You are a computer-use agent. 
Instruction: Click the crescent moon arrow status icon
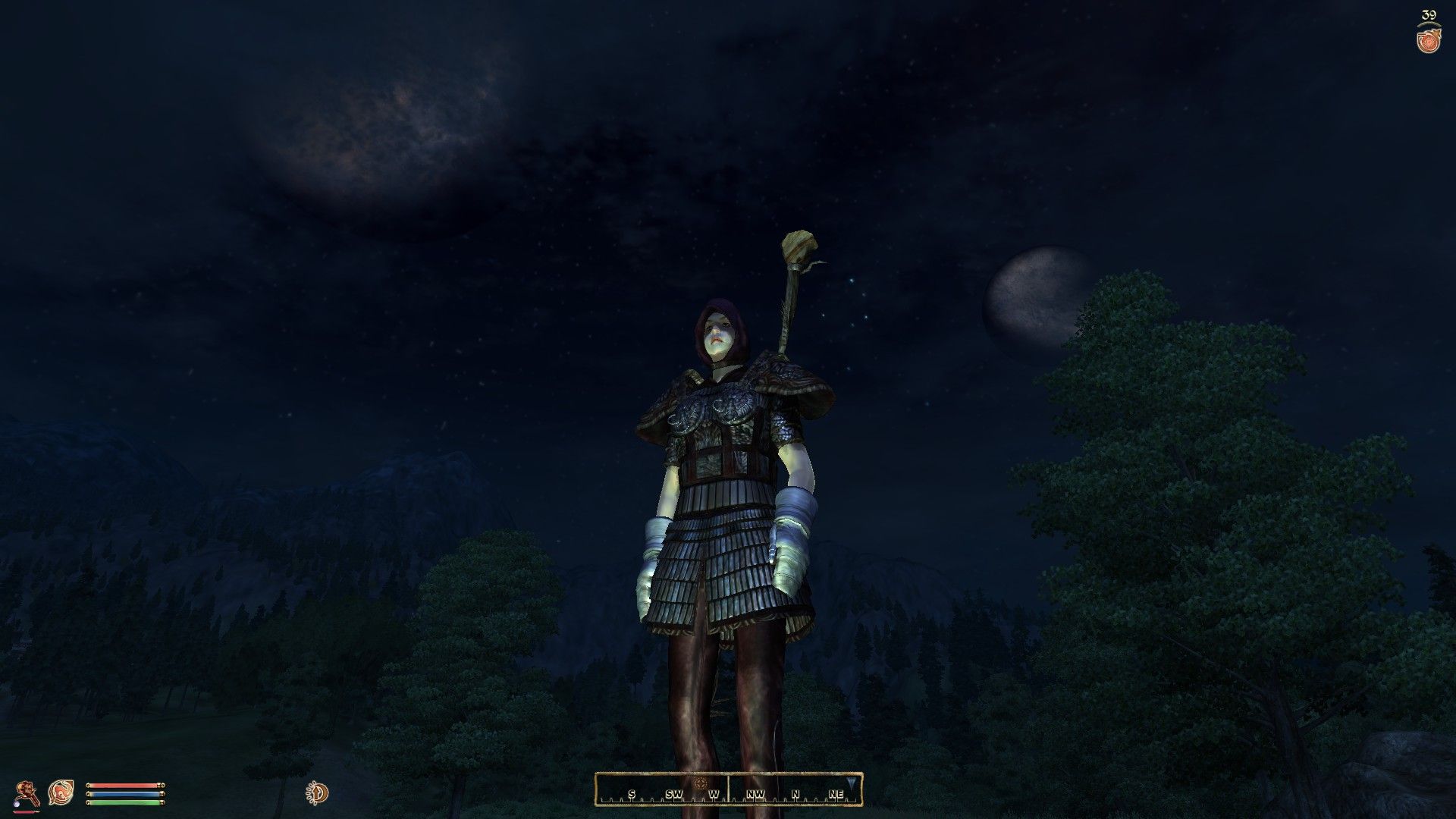(318, 793)
